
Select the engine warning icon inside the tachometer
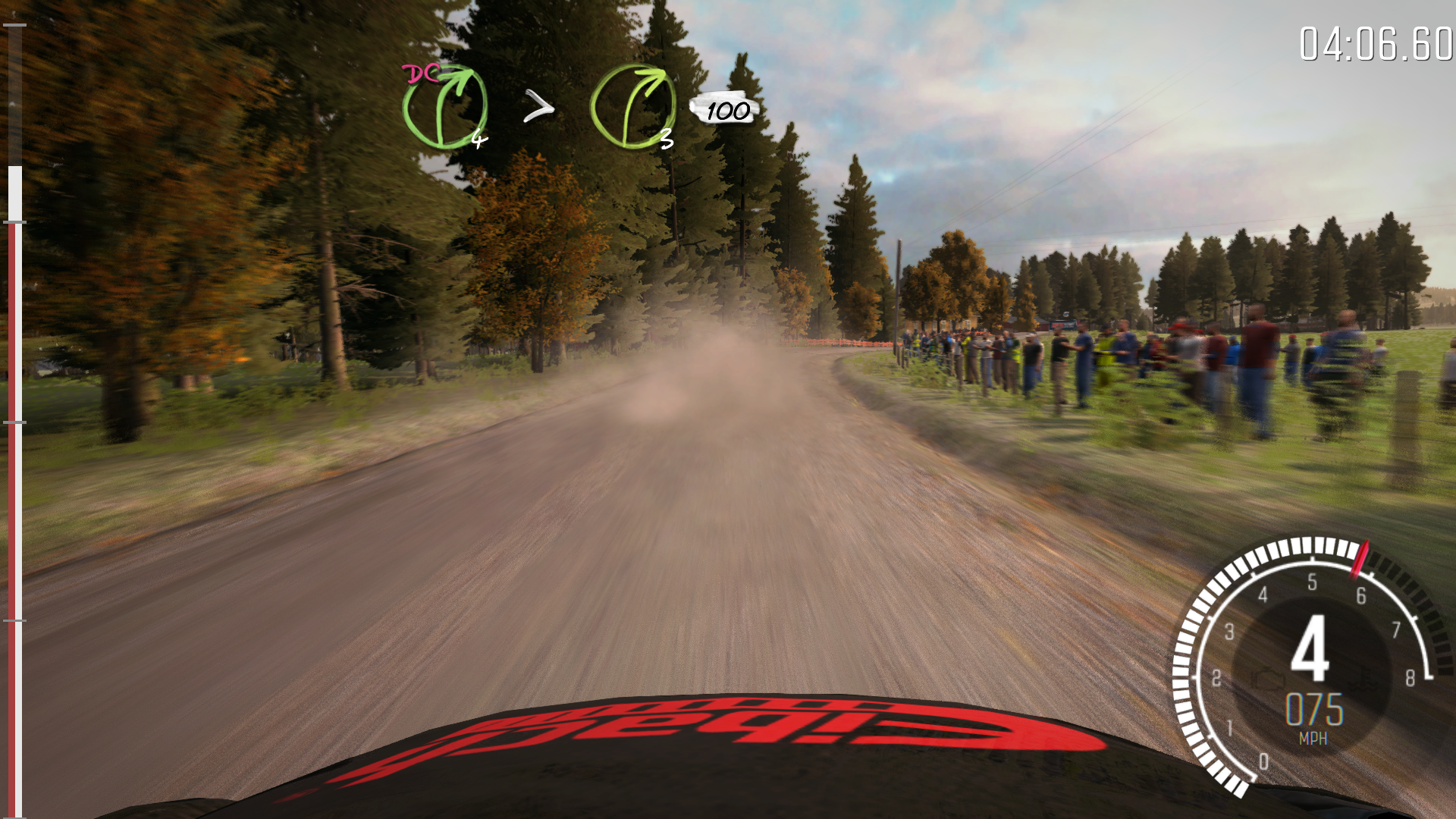pyautogui.click(x=1269, y=680)
